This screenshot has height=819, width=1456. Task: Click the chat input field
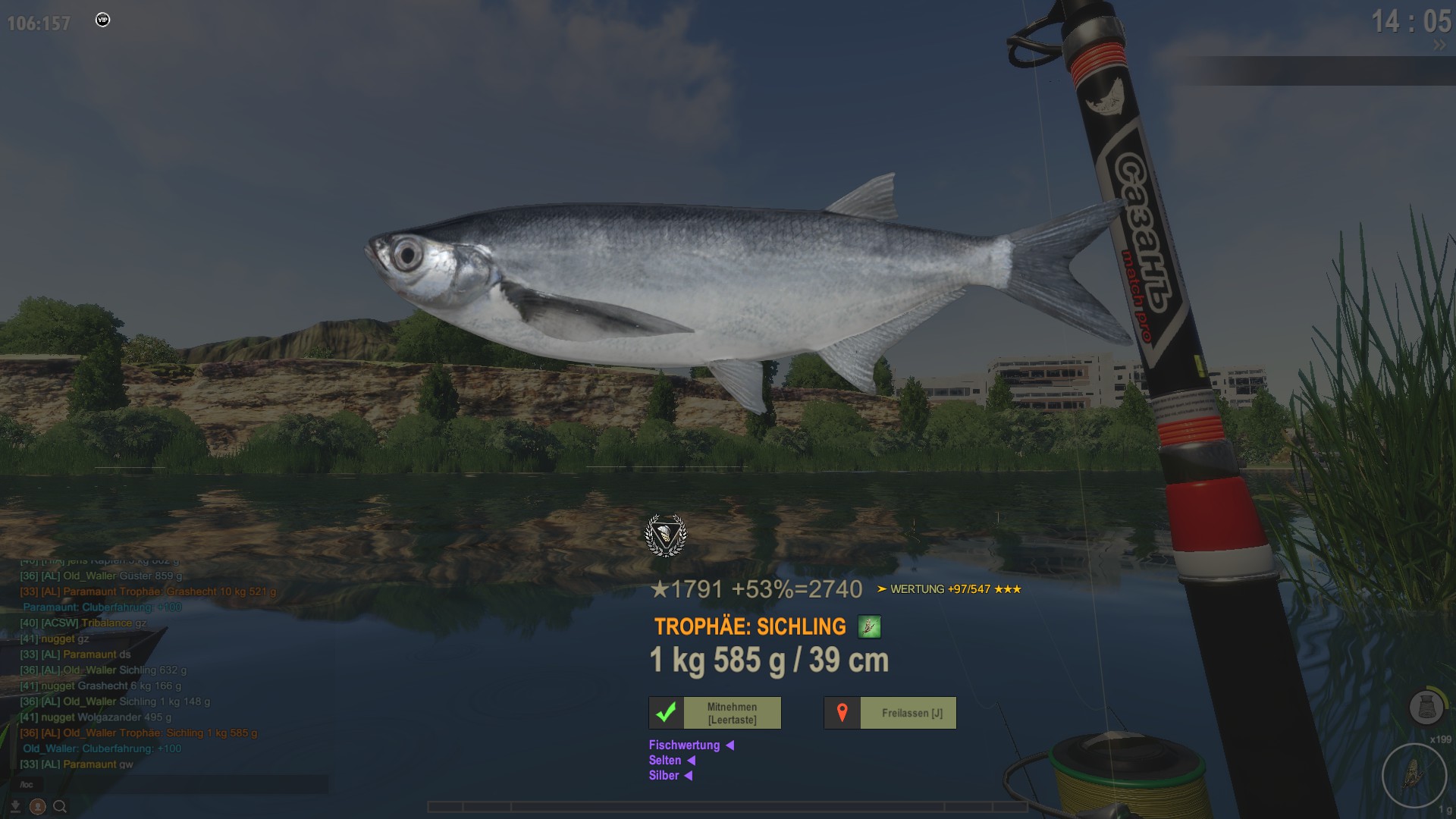[174, 784]
